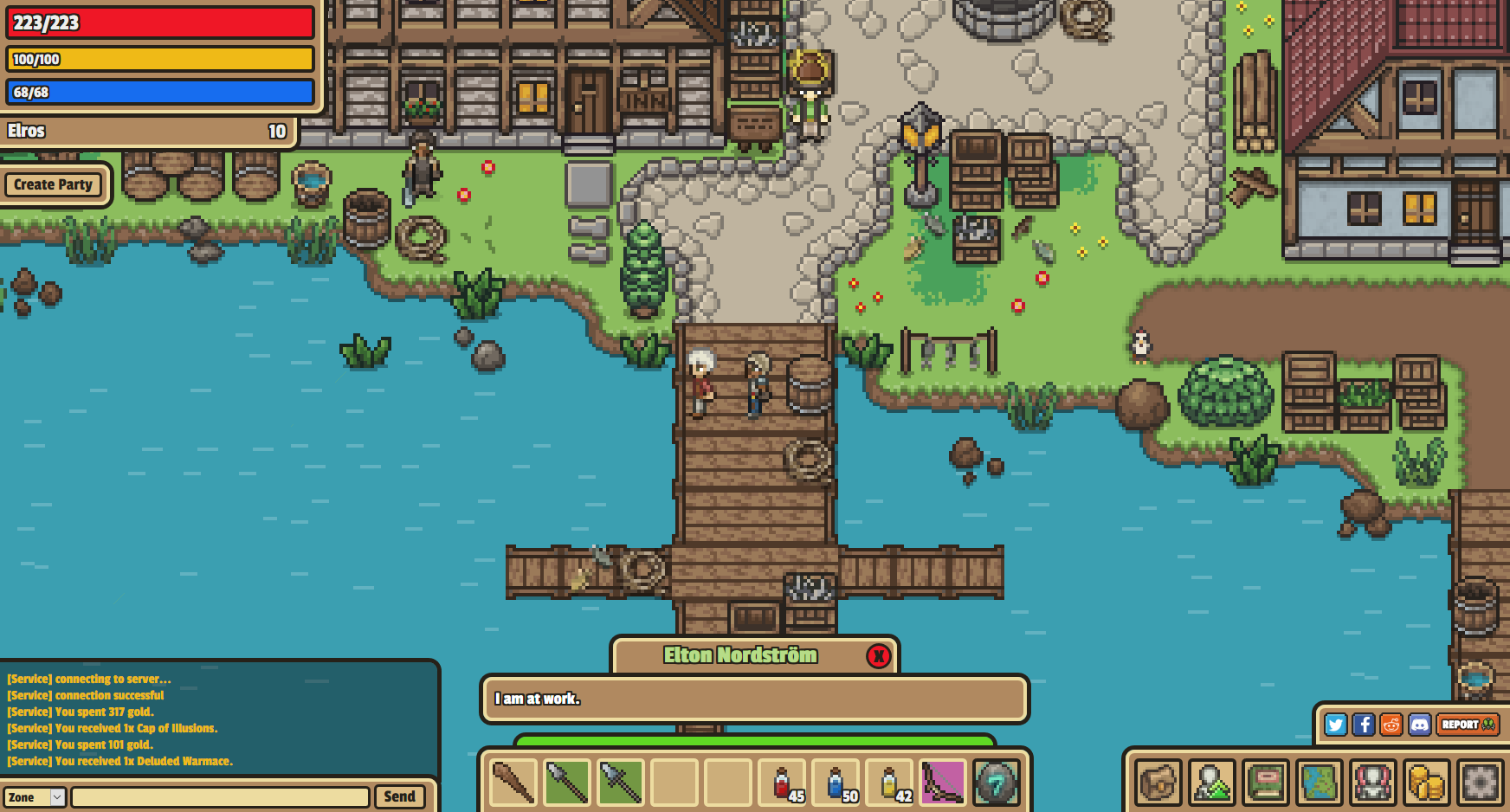Image resolution: width=1510 pixels, height=812 pixels.
Task: Open the Zone chat channel dropdown
Action: [x=35, y=796]
